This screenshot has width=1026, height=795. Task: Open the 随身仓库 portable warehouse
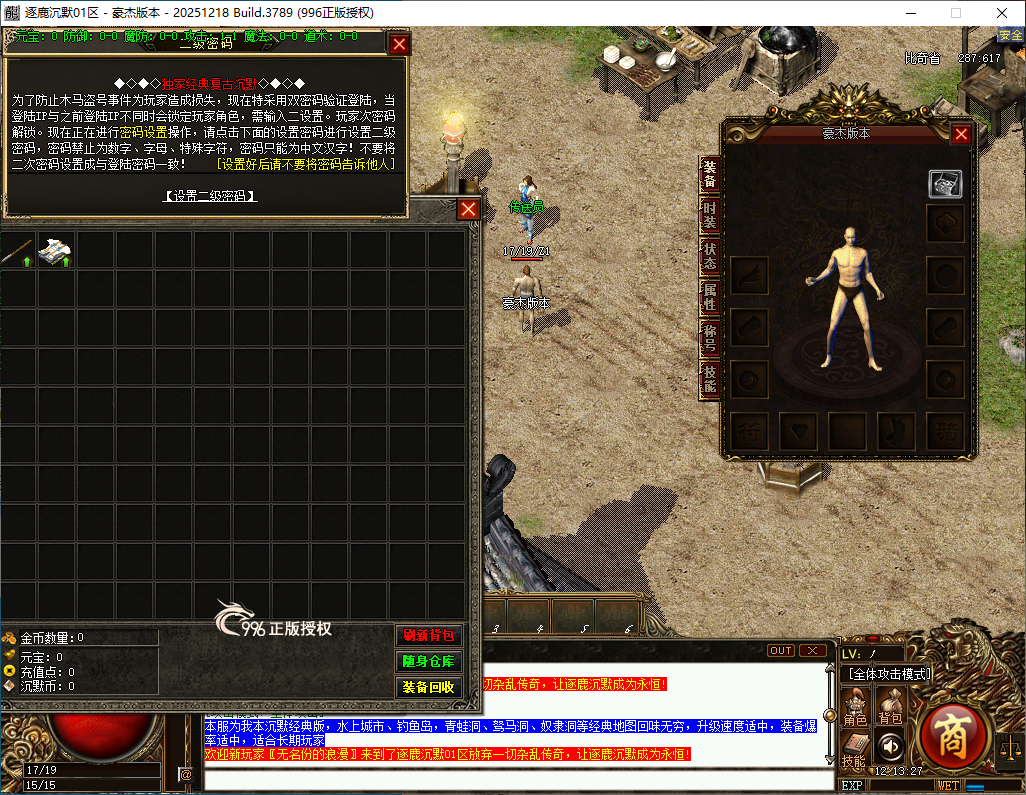coord(429,662)
